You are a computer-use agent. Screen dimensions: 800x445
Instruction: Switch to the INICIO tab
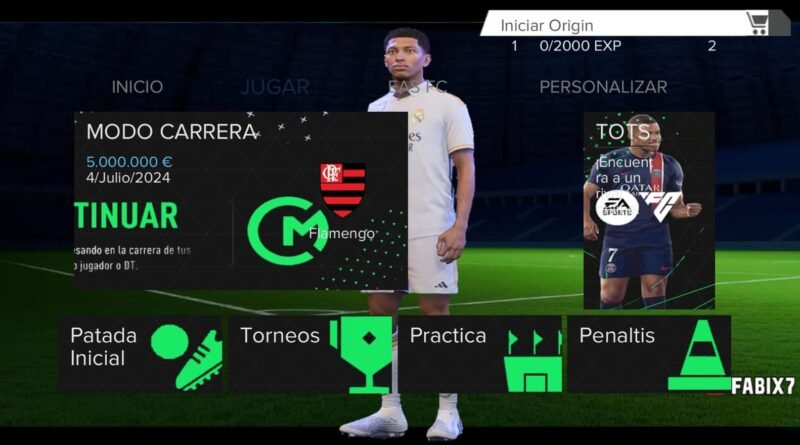coord(137,87)
